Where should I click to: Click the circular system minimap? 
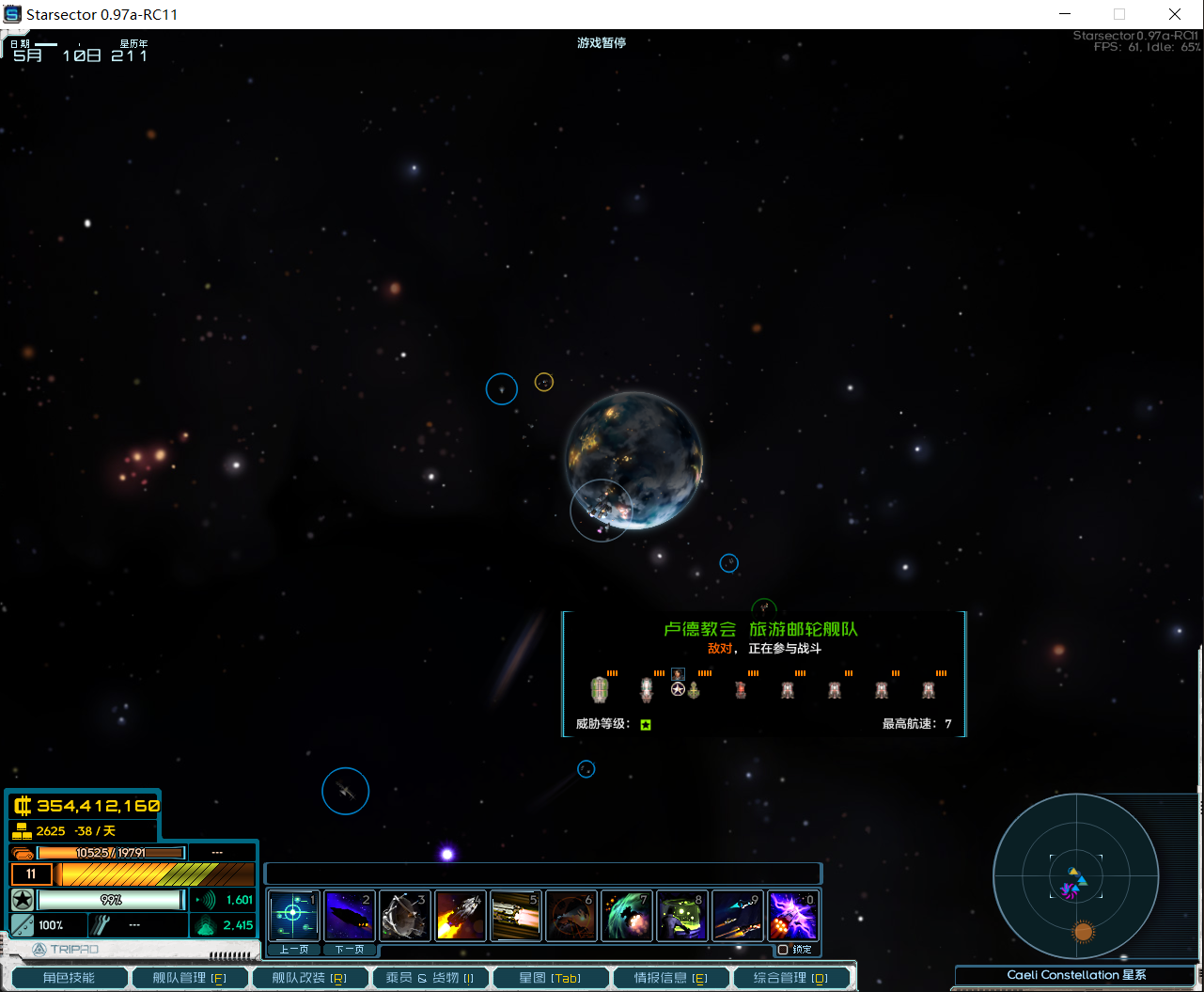point(1075,877)
